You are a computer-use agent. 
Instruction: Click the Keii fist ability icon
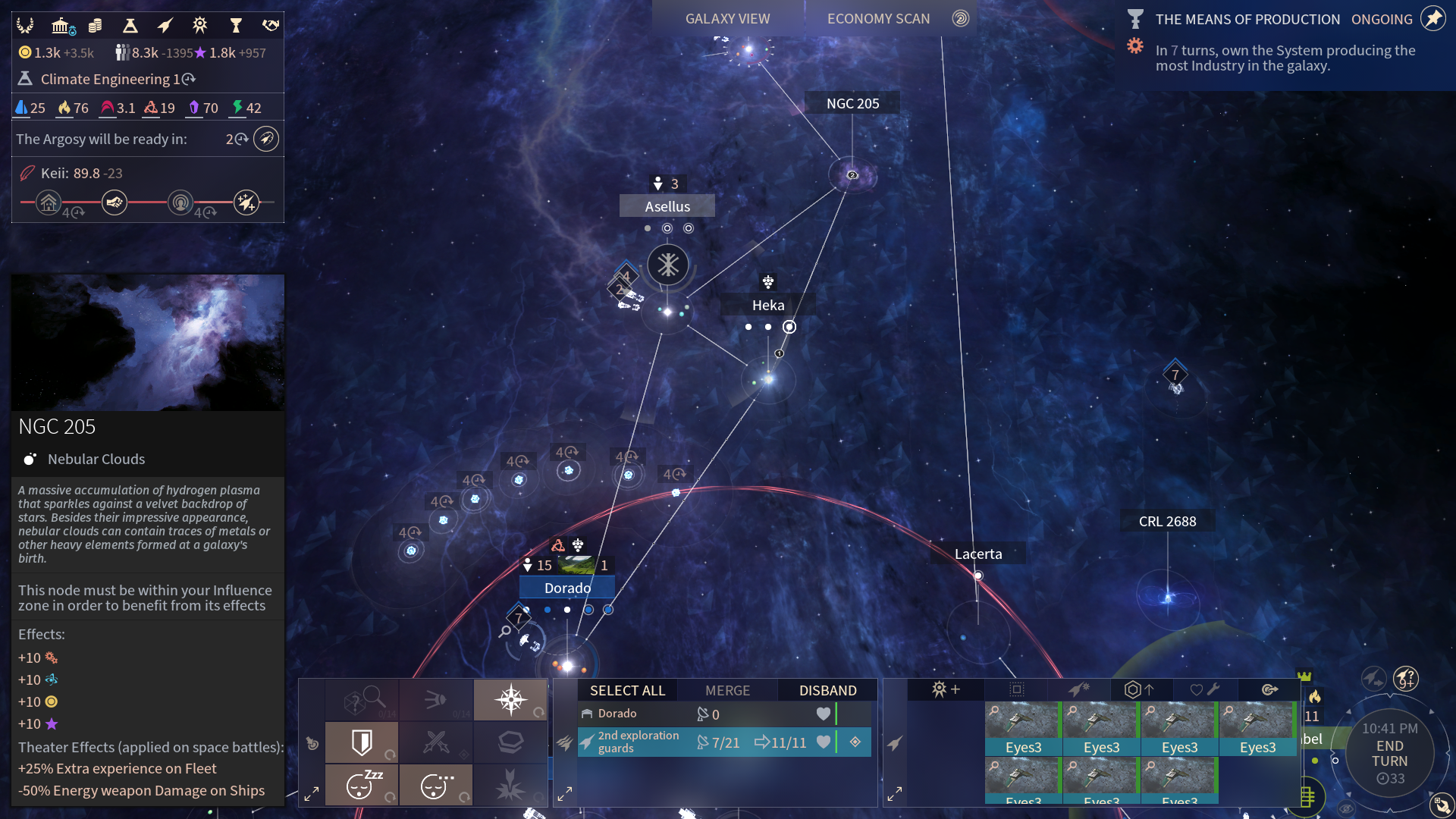click(115, 202)
